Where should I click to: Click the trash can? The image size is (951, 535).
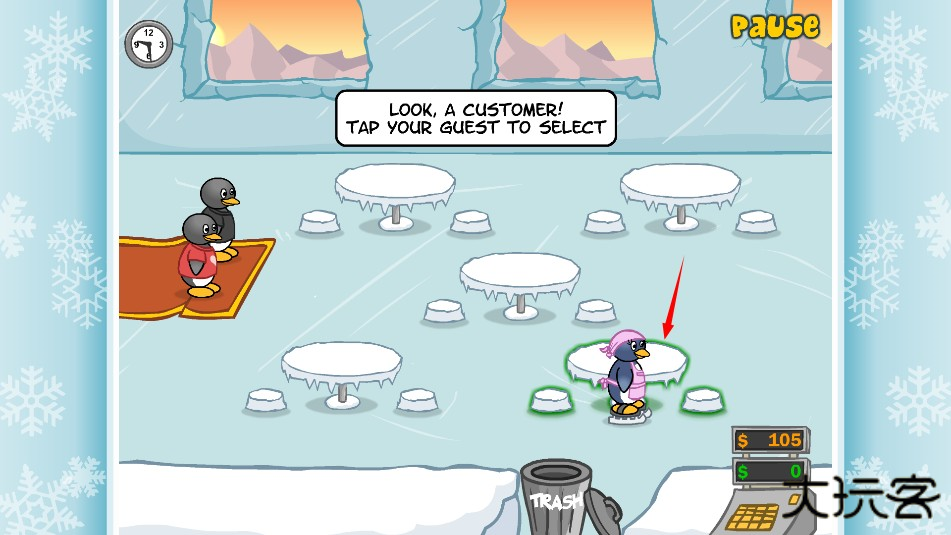[x=555, y=497]
